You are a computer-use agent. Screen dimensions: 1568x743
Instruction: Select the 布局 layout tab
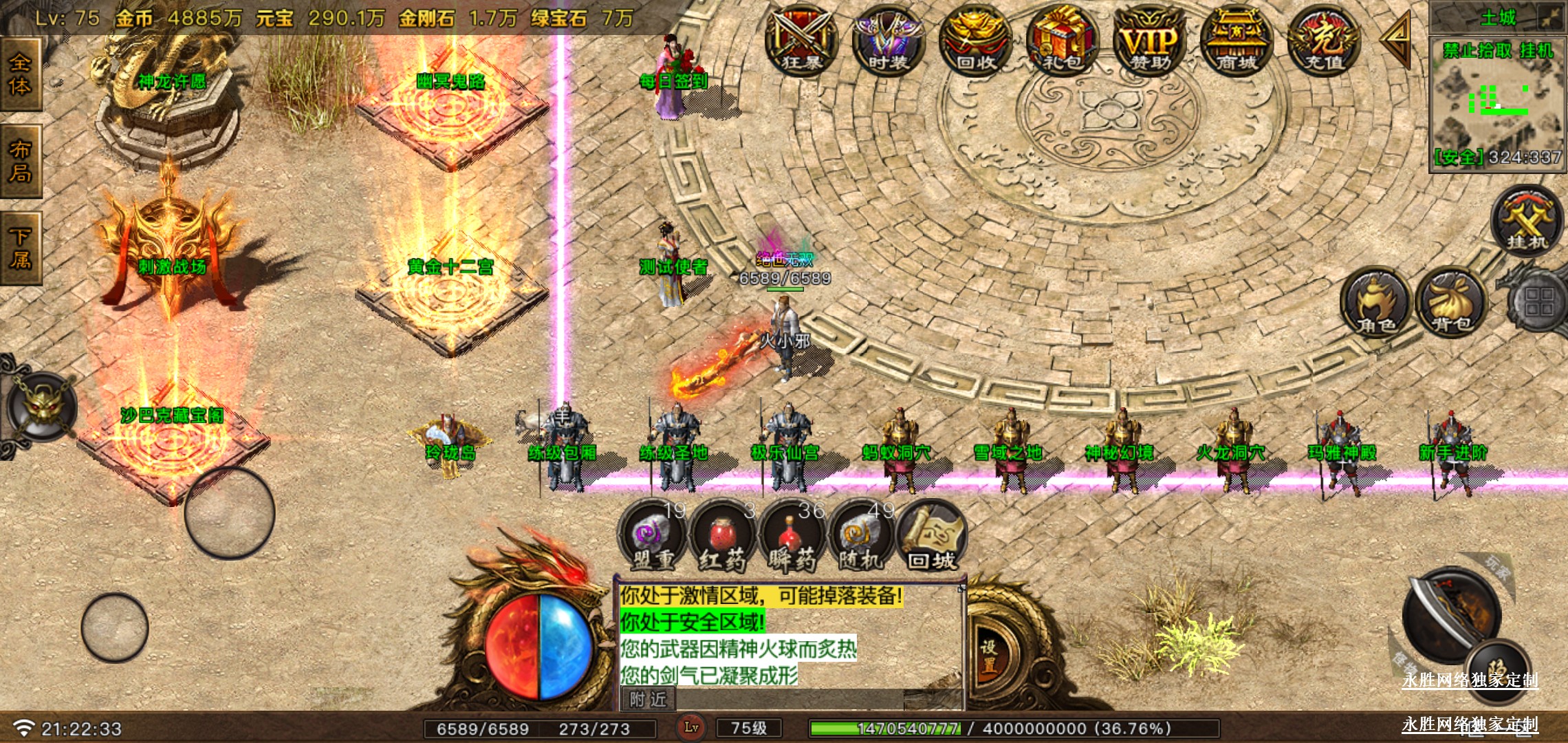click(x=21, y=162)
